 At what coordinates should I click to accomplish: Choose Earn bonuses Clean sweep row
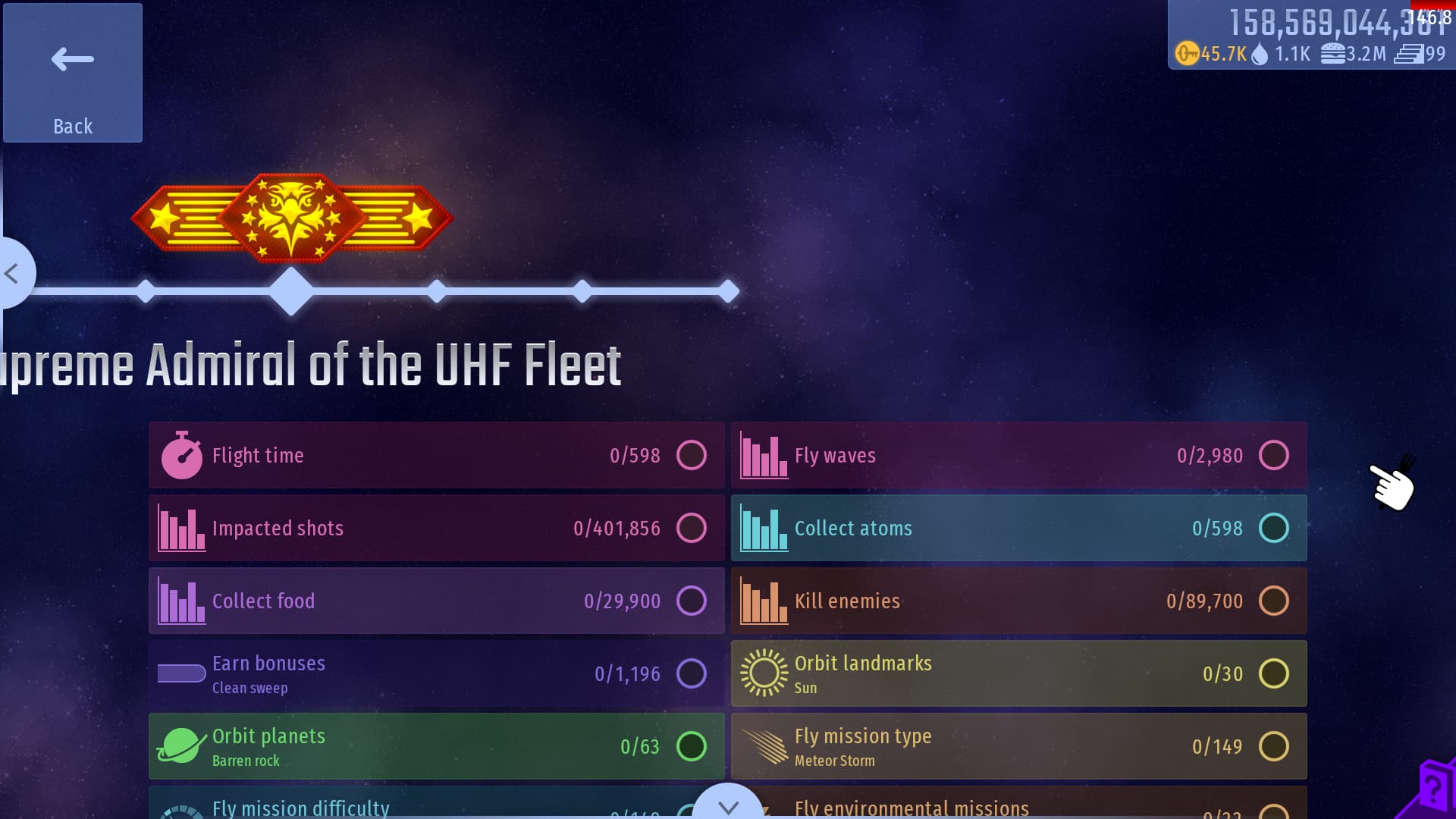(x=436, y=673)
